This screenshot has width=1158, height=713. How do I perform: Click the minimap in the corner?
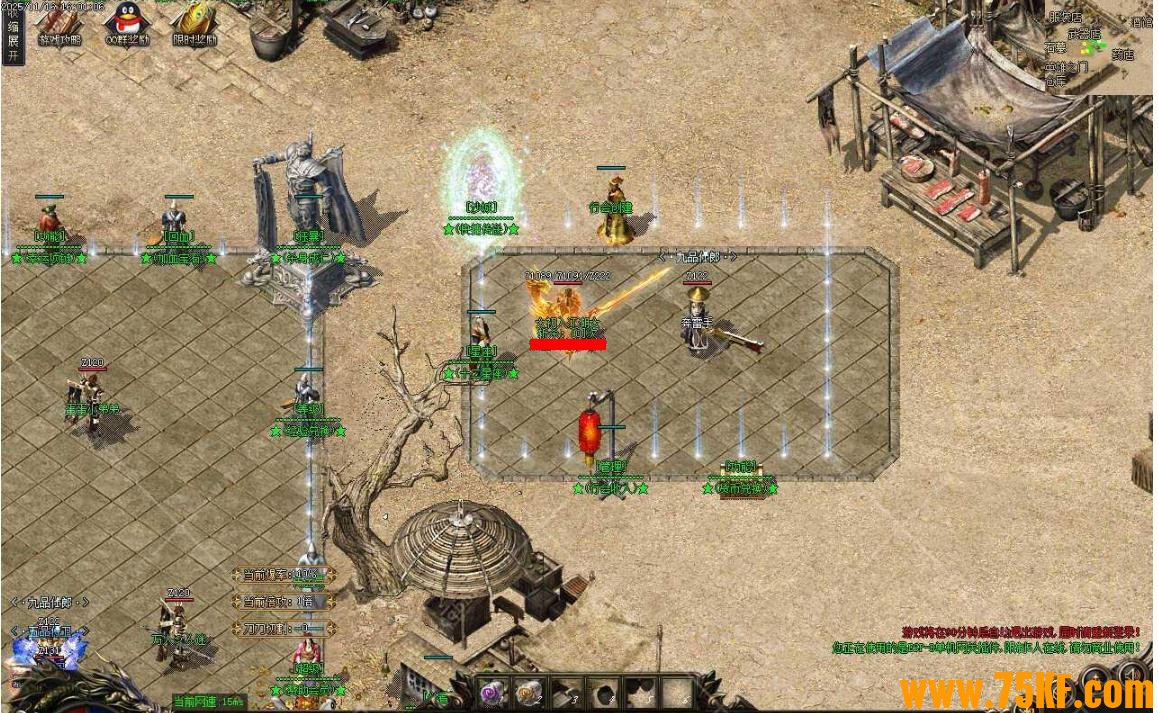(x=1098, y=46)
